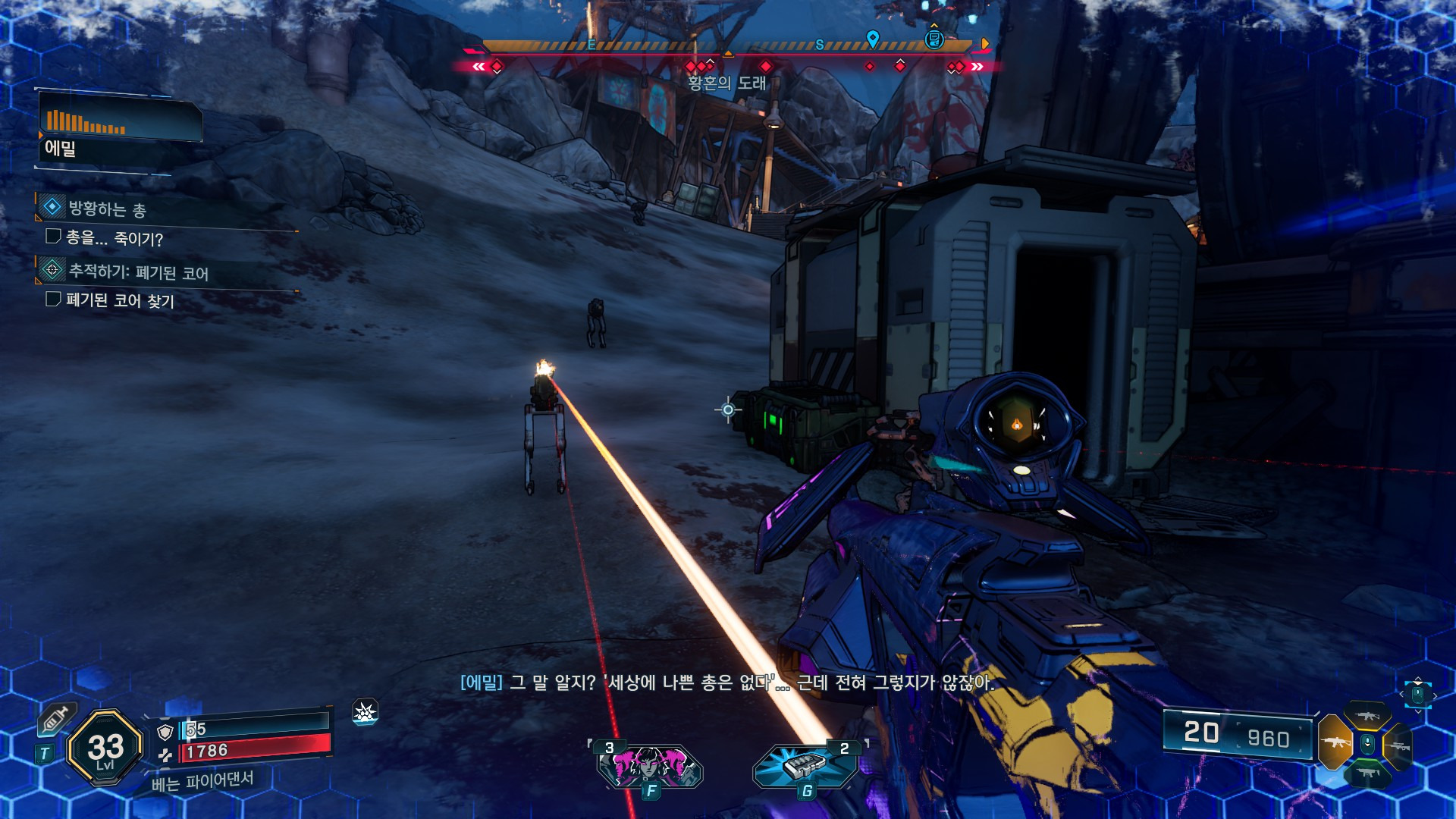
Task: Select the ordnance slot with count 2
Action: [805, 766]
